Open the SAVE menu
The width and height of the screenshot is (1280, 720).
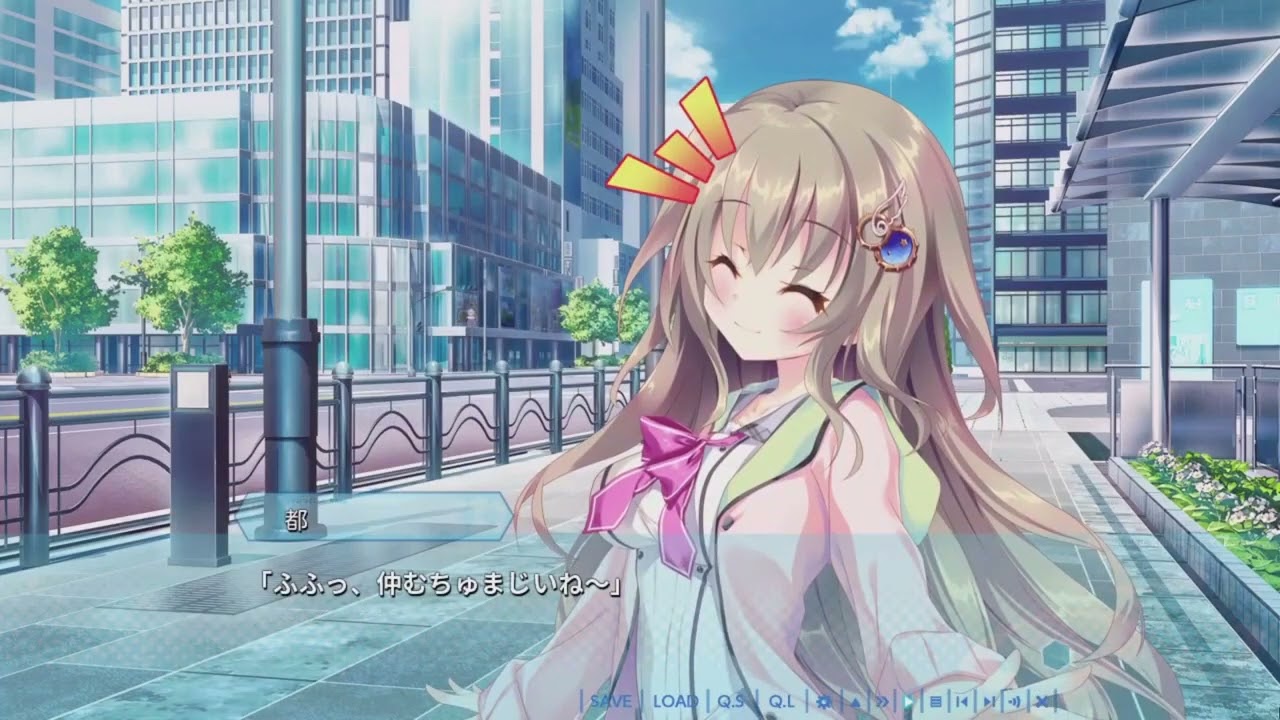[610, 701]
